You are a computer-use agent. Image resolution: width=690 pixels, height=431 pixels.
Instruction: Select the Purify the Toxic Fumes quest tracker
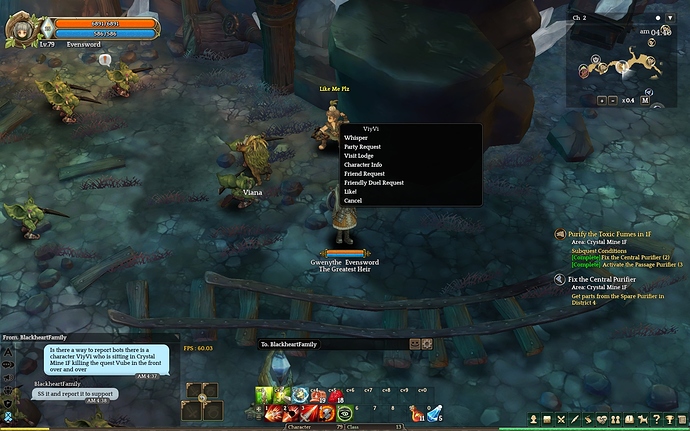[614, 233]
